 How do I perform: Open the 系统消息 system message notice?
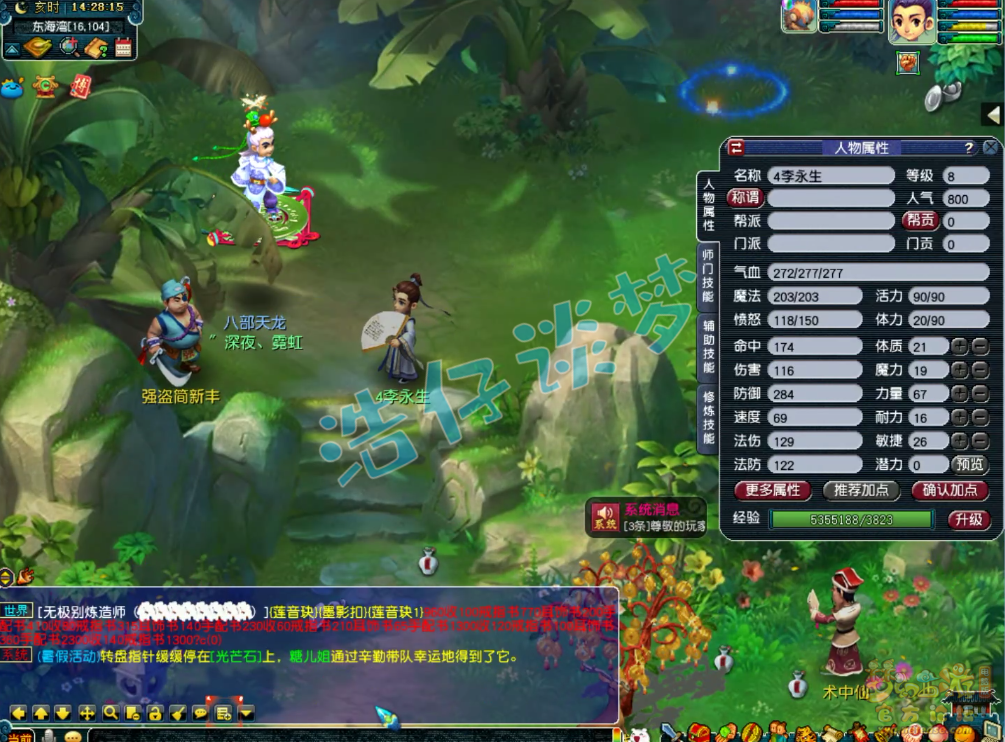[x=648, y=517]
